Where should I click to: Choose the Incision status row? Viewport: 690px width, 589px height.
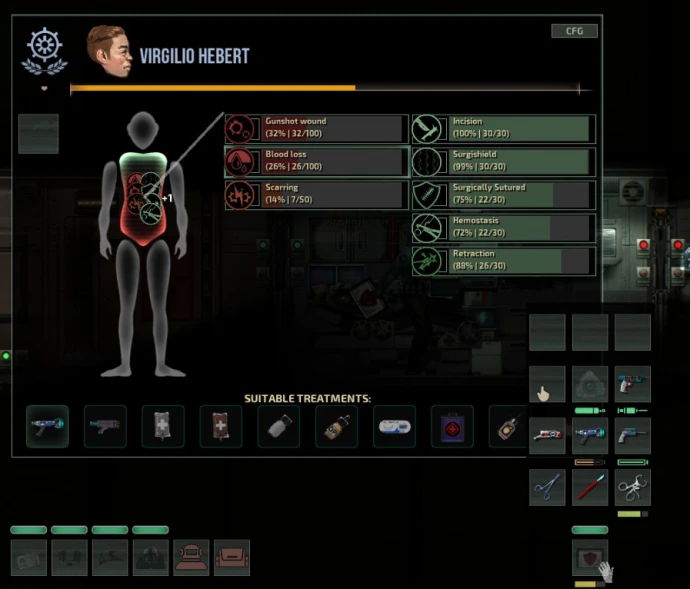pos(503,129)
